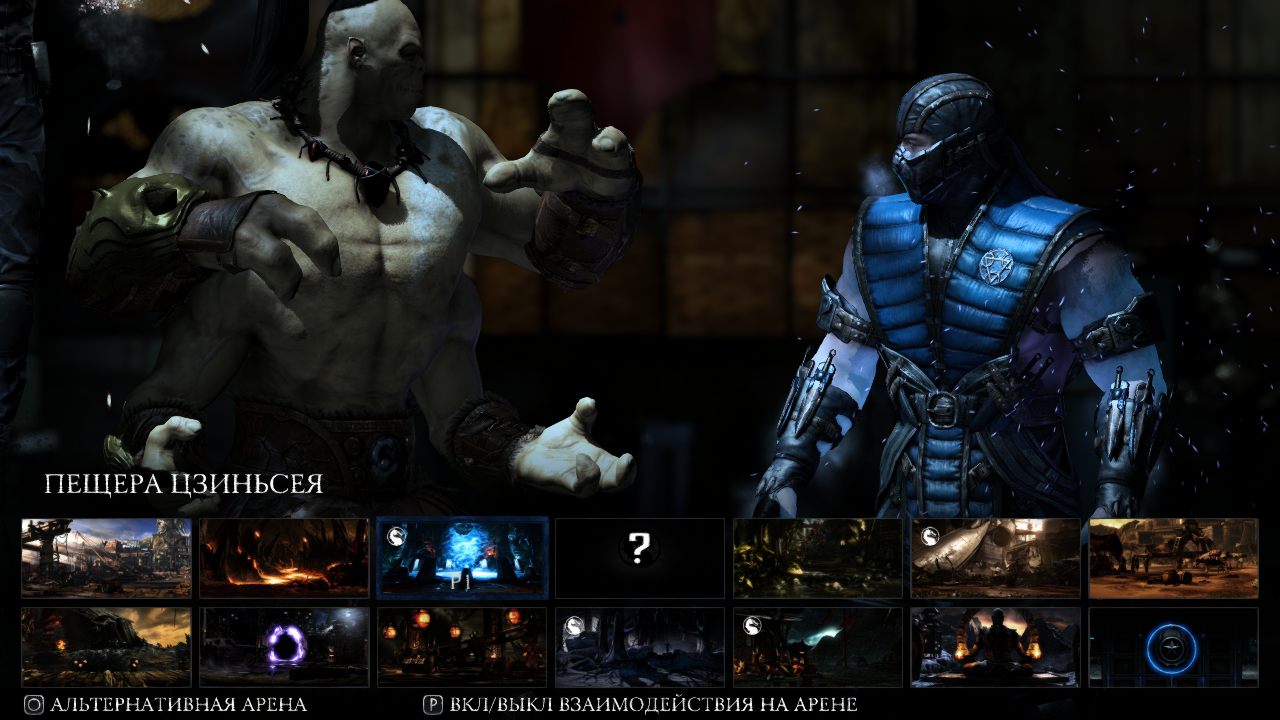Toggle ВКЛ/ВЫКЛ ВЗАИМОДЕЙСТВИЯ НА АРЕНЕ
The image size is (1280, 720).
pyautogui.click(x=640, y=705)
